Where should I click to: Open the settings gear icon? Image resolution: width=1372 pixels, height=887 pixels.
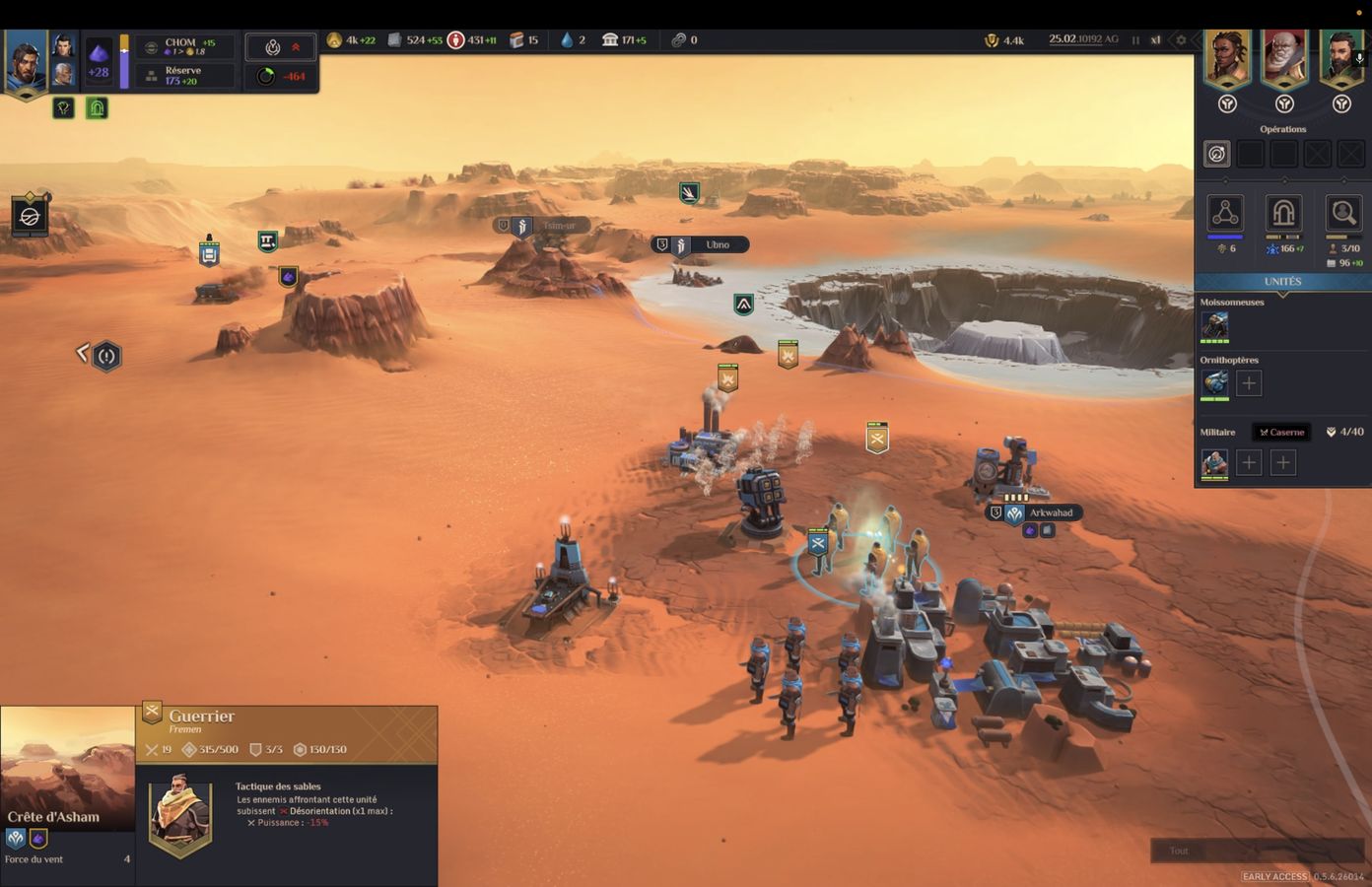1181,40
